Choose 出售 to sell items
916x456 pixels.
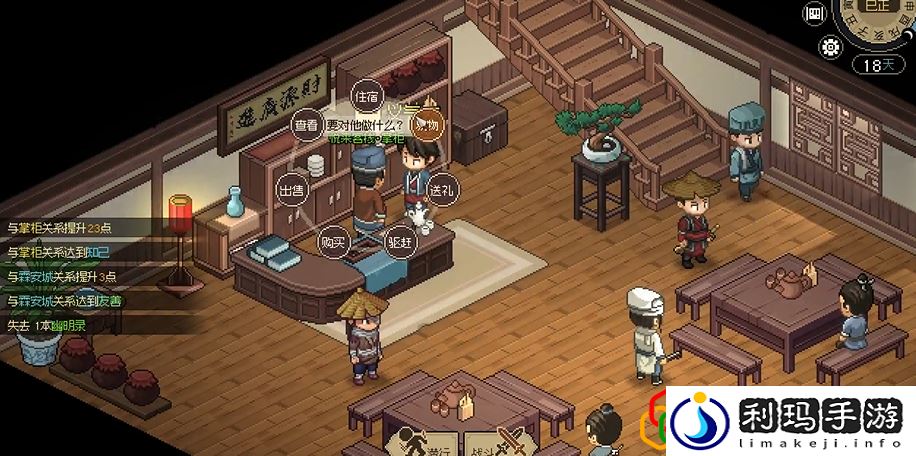291,191
